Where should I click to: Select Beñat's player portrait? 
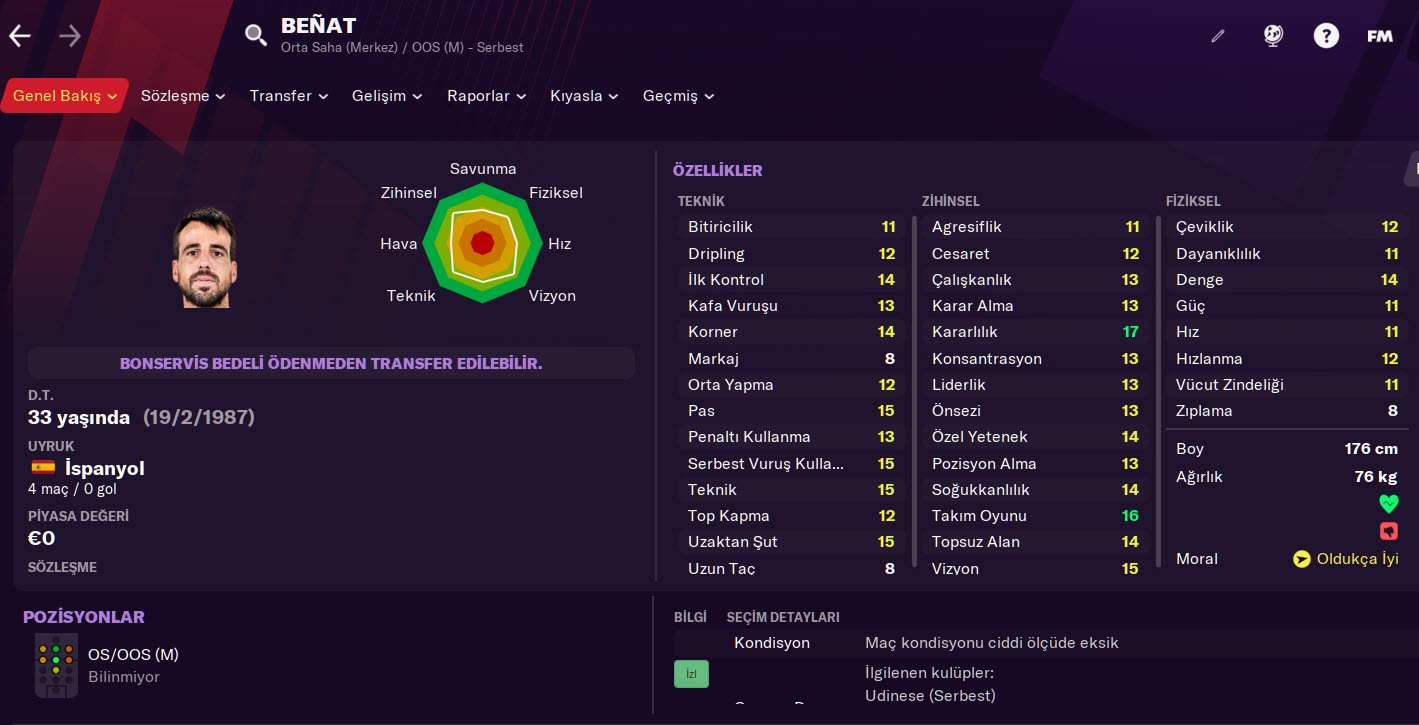point(204,258)
